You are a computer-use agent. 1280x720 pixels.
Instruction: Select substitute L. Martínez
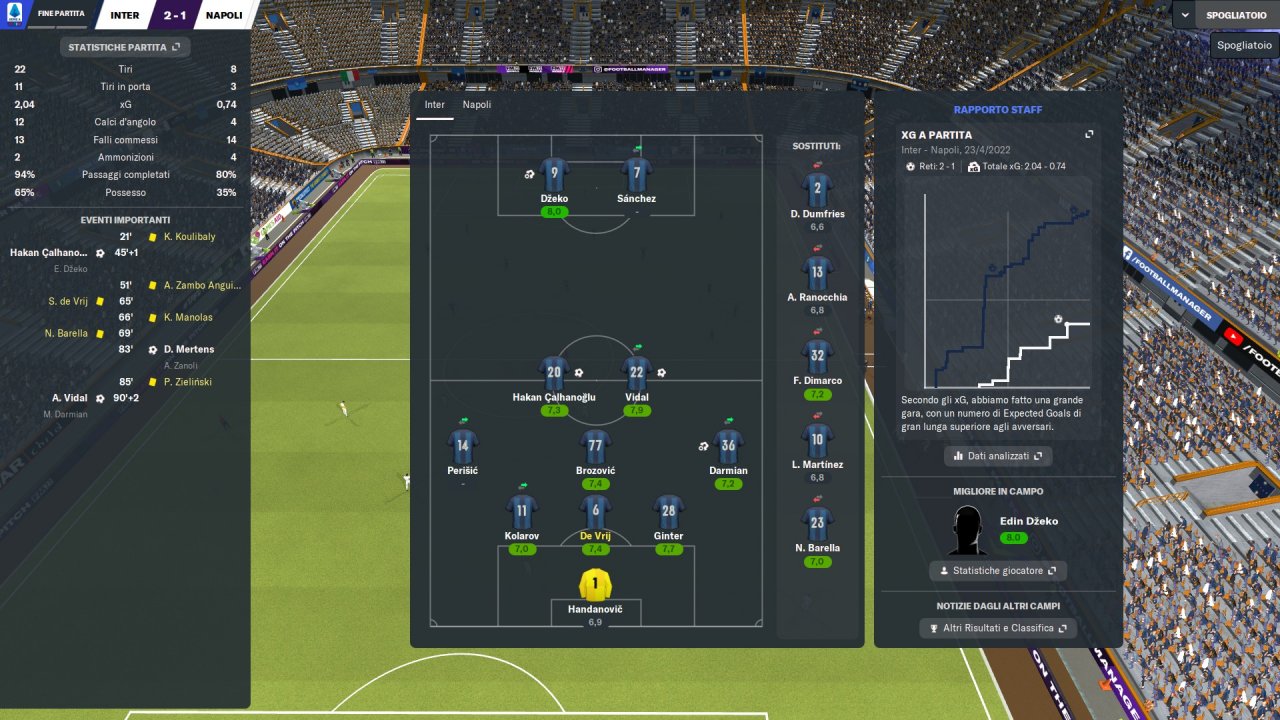click(x=817, y=440)
